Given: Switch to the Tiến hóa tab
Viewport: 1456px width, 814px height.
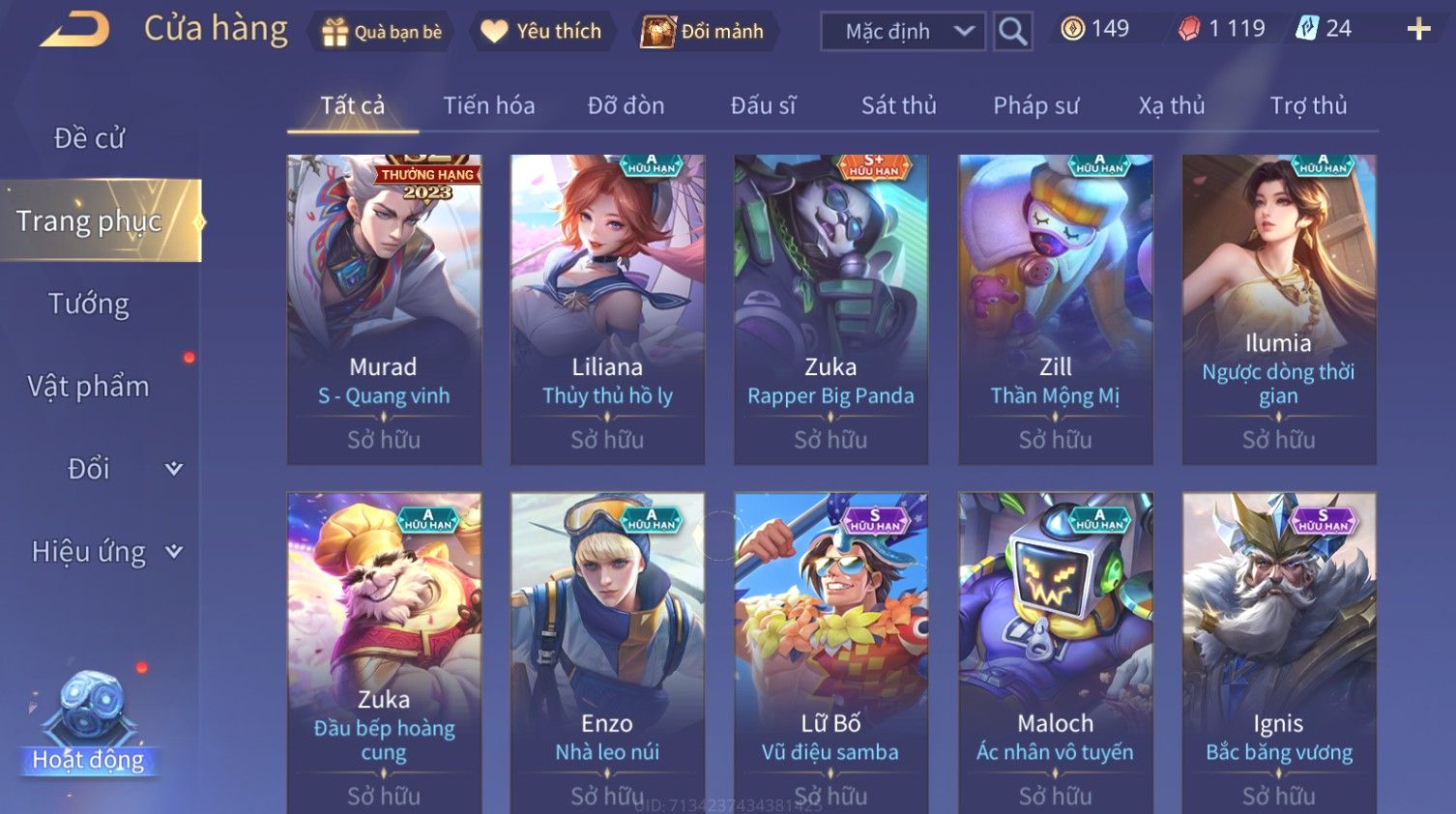Looking at the screenshot, I should tap(488, 105).
